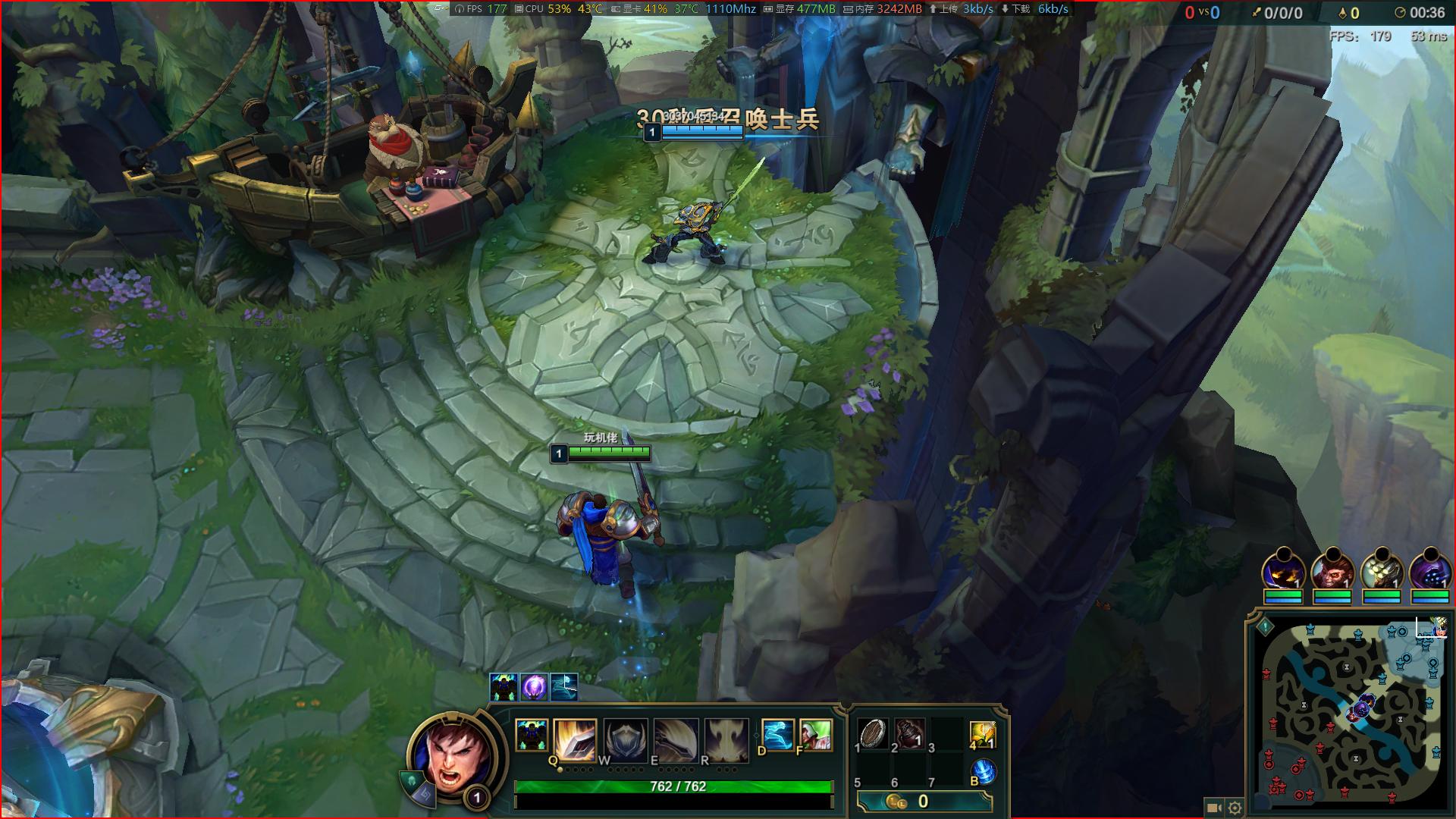1456x819 pixels.
Task: Open the gear settings beside the minimap
Action: click(x=1235, y=808)
